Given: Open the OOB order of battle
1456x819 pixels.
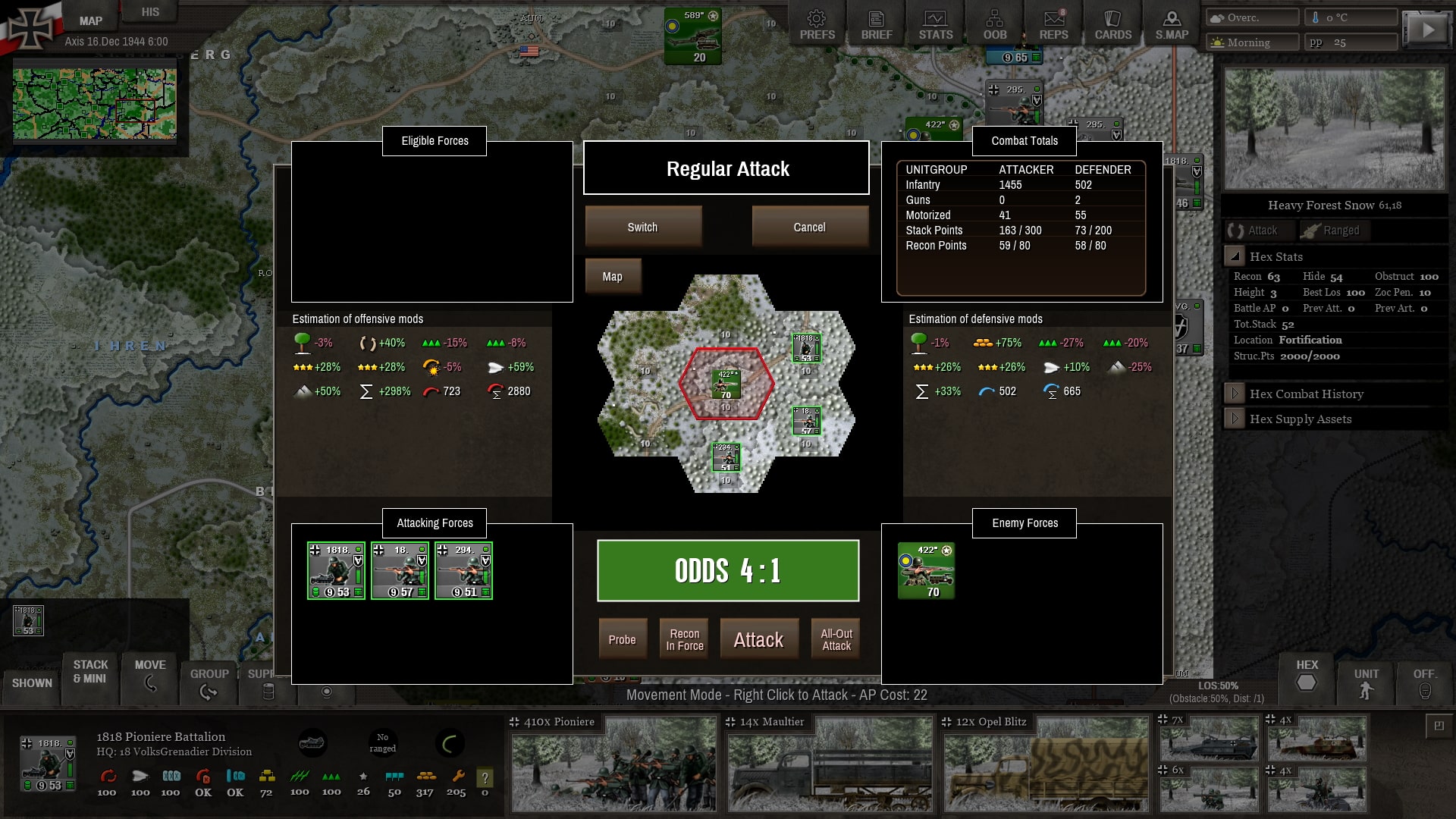Looking at the screenshot, I should (x=994, y=25).
